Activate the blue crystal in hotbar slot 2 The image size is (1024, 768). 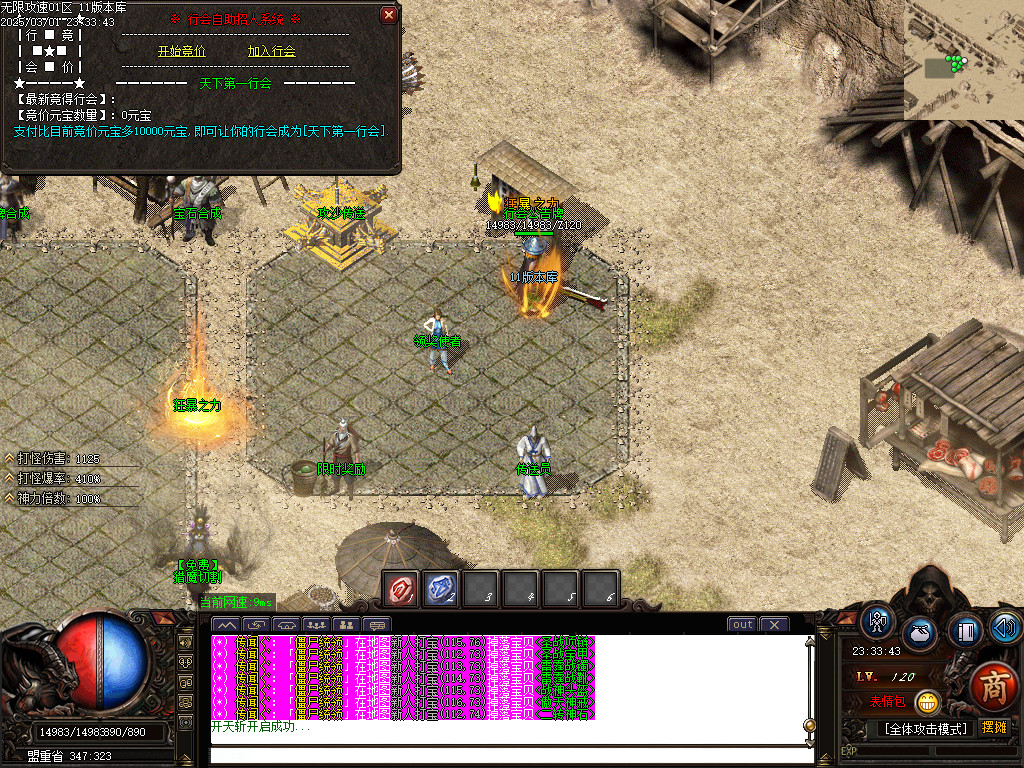pyautogui.click(x=442, y=589)
